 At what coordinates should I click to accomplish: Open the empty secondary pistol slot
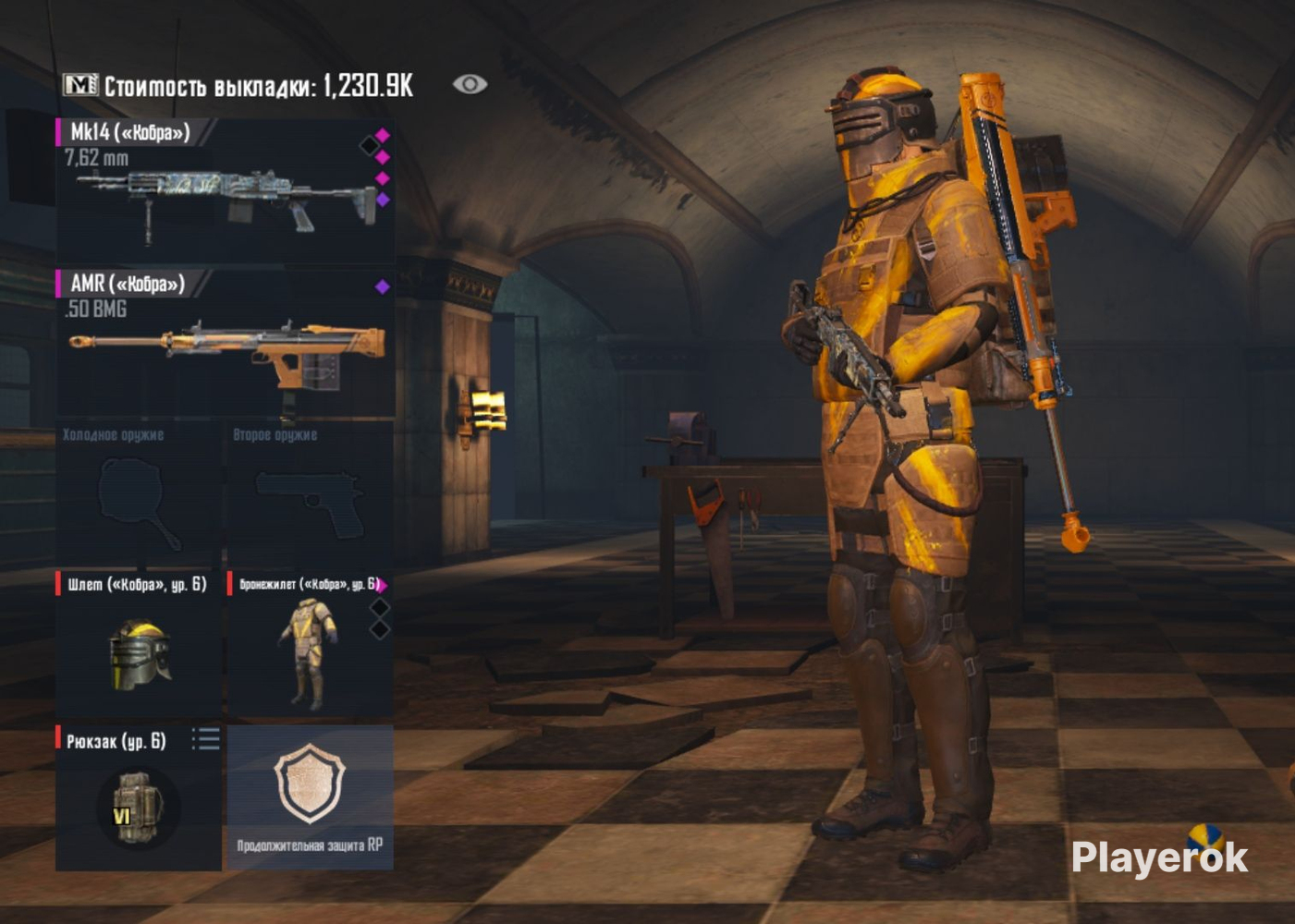pos(310,499)
